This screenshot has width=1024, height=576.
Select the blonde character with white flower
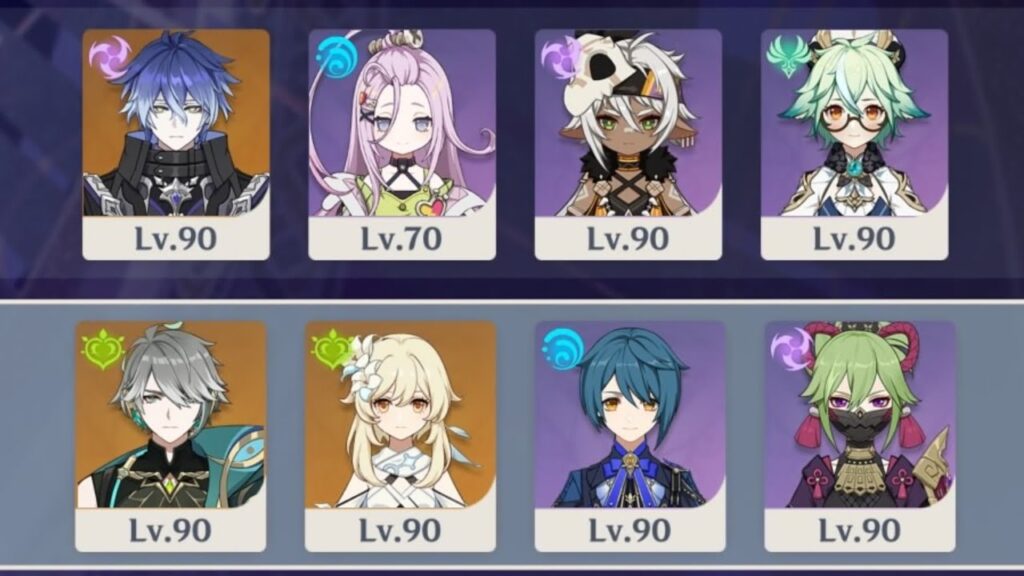[x=400, y=435]
